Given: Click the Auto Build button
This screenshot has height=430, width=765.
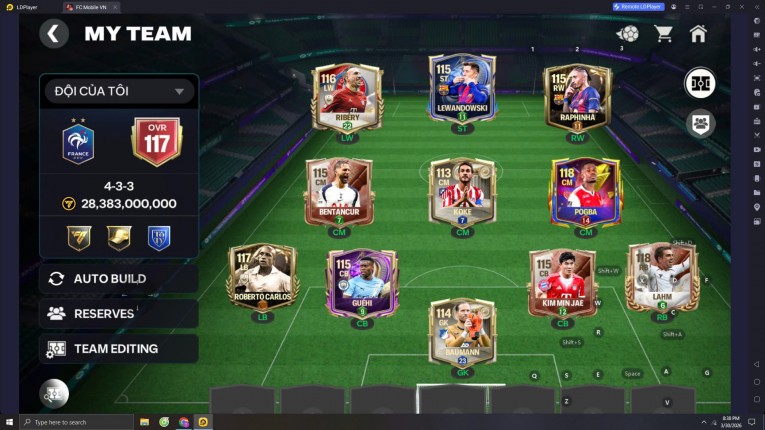Looking at the screenshot, I should (118, 278).
